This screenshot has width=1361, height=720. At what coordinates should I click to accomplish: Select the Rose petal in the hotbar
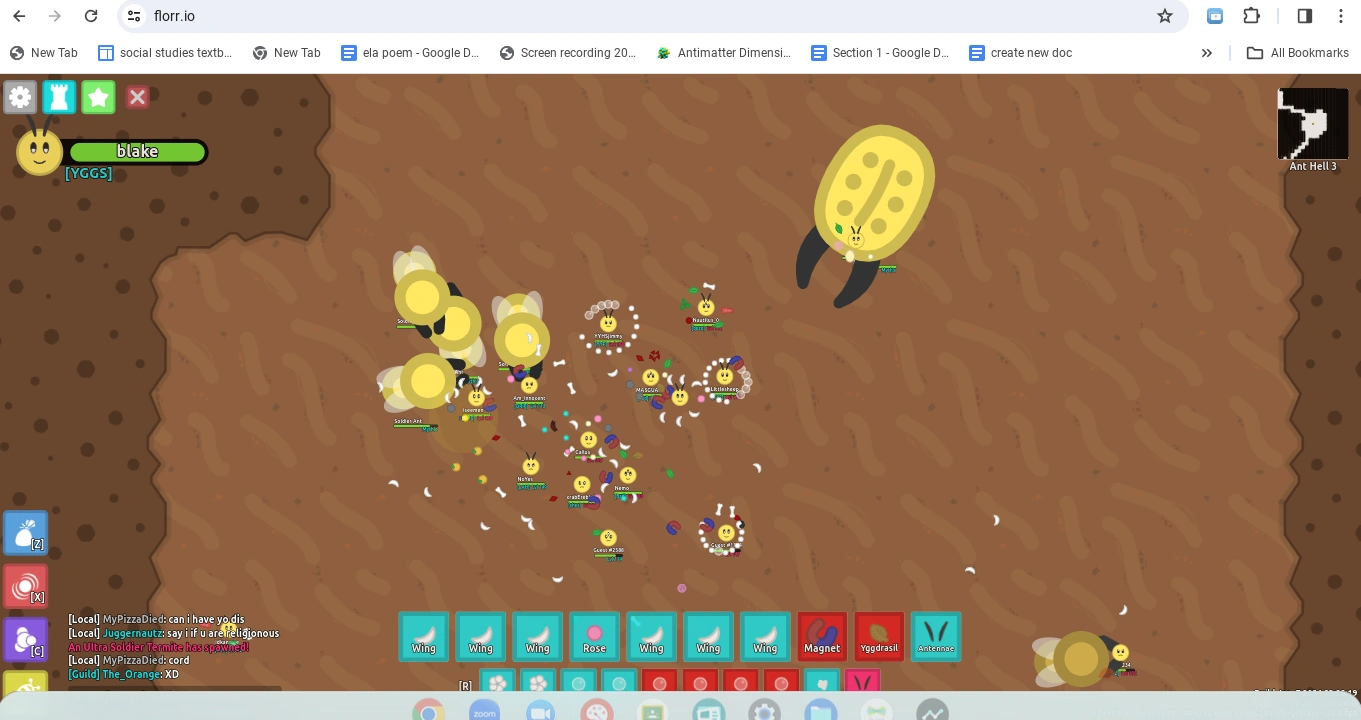[594, 636]
